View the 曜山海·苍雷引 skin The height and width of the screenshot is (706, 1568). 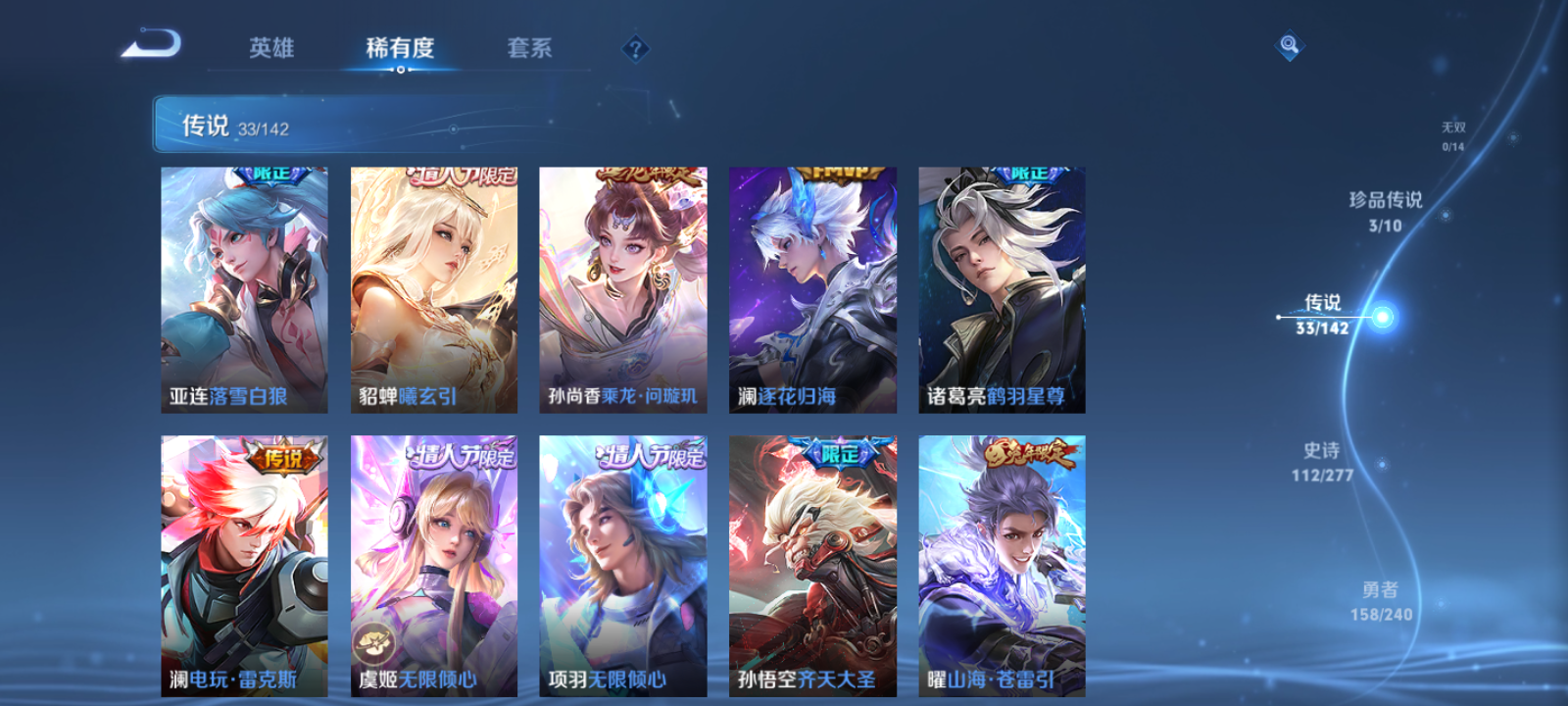click(x=1001, y=569)
